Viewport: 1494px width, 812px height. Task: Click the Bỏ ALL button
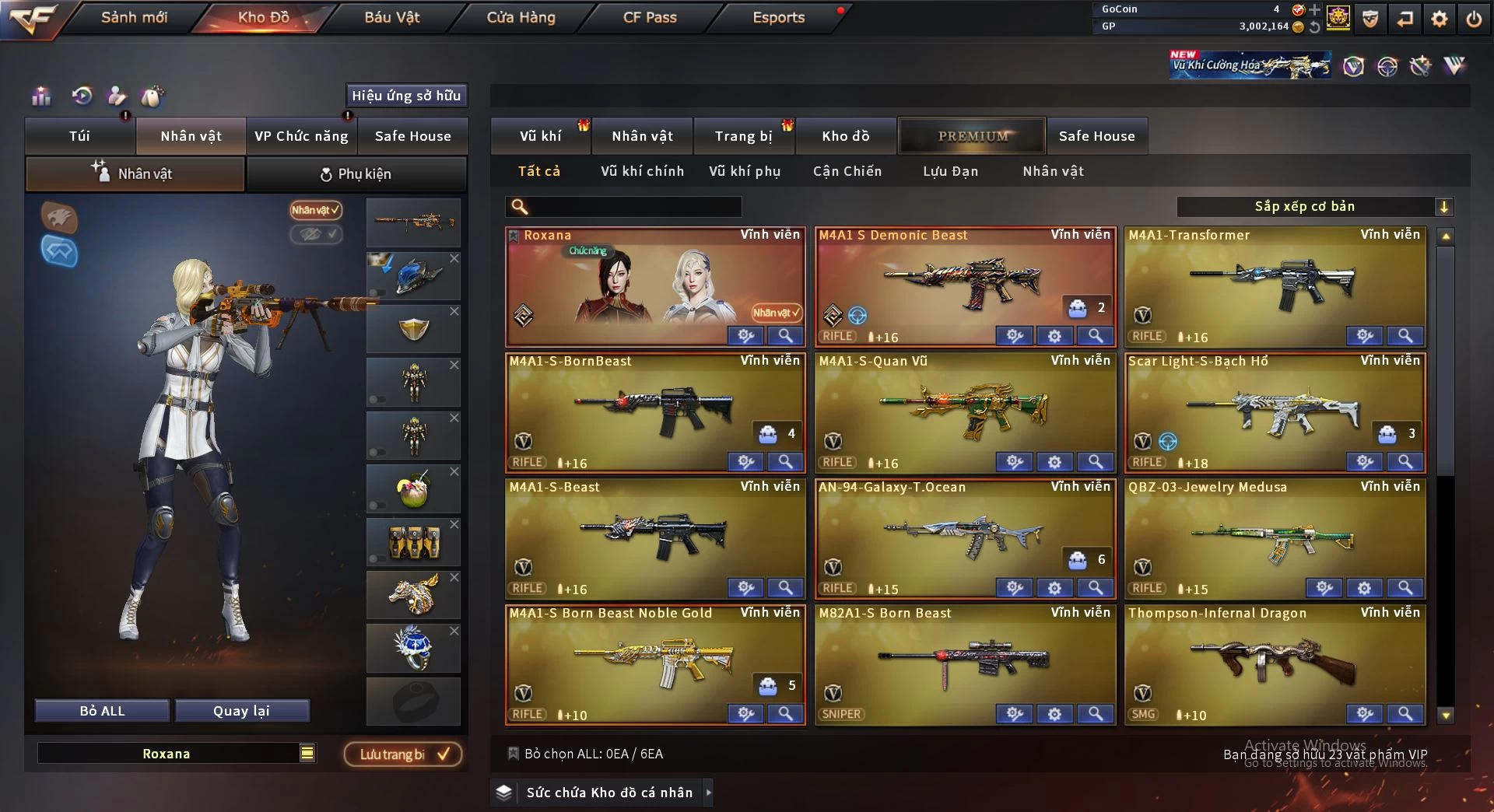pos(102,711)
